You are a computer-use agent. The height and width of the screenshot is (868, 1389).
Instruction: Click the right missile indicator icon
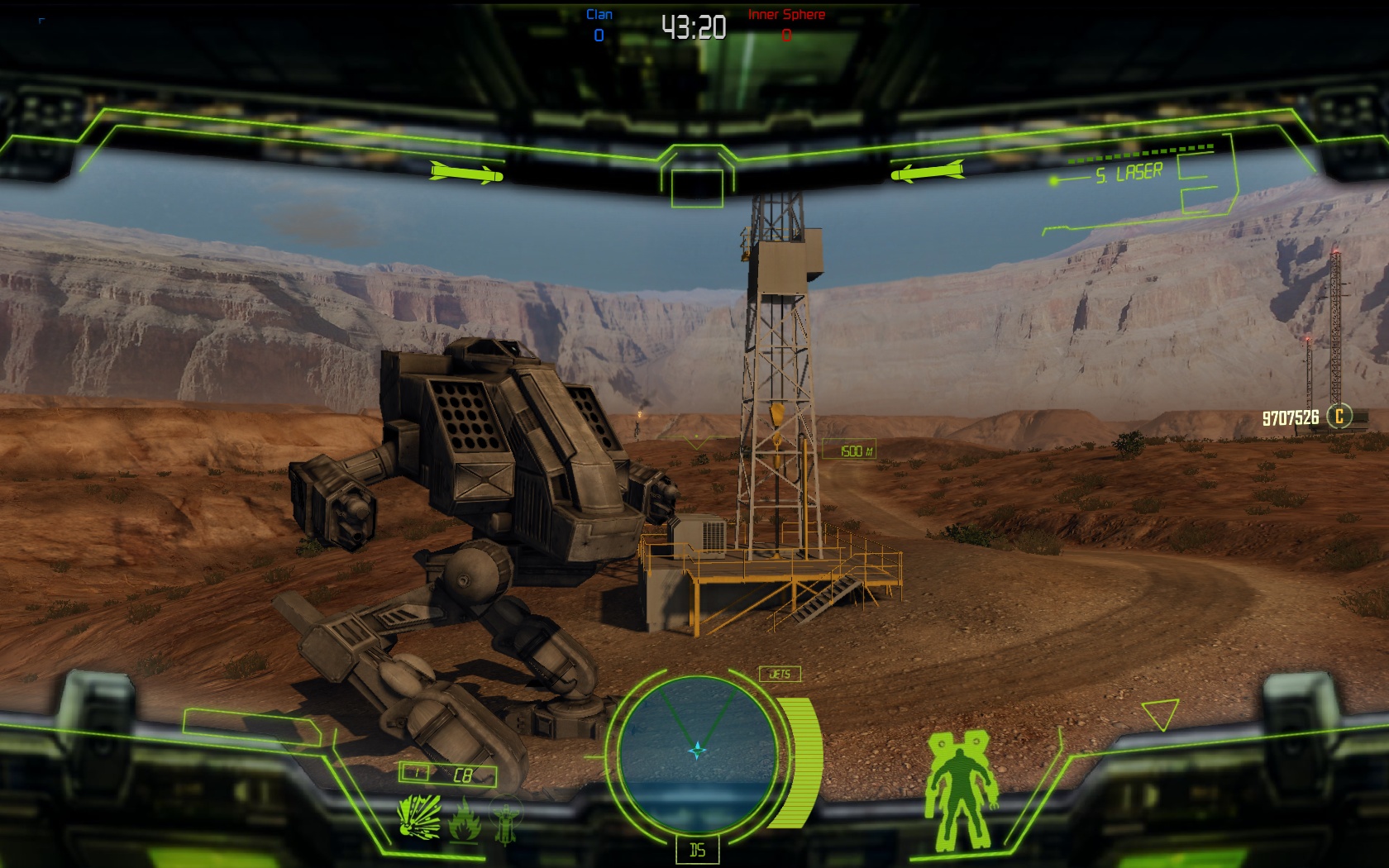click(927, 172)
